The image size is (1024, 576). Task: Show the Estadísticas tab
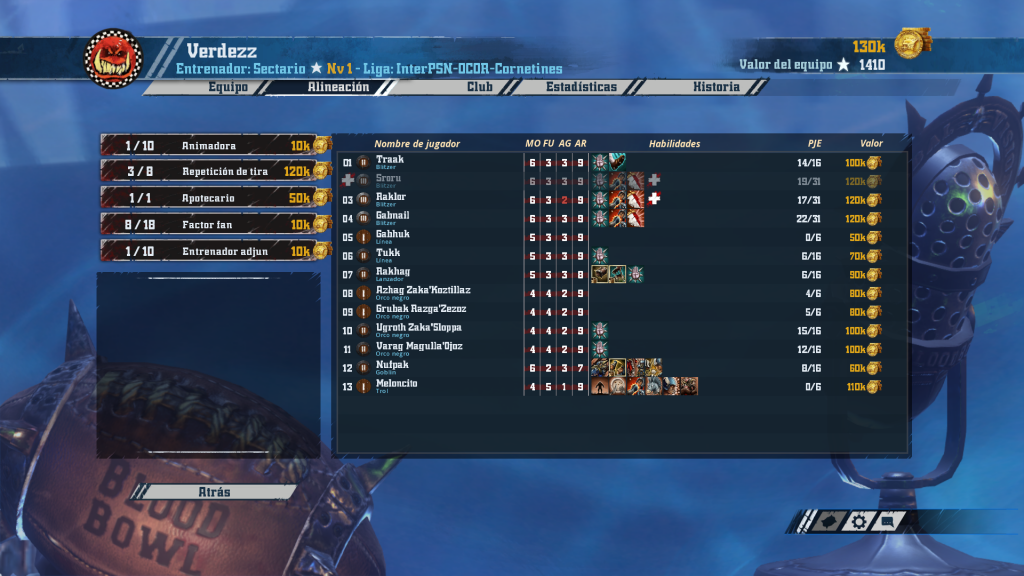[x=581, y=87]
